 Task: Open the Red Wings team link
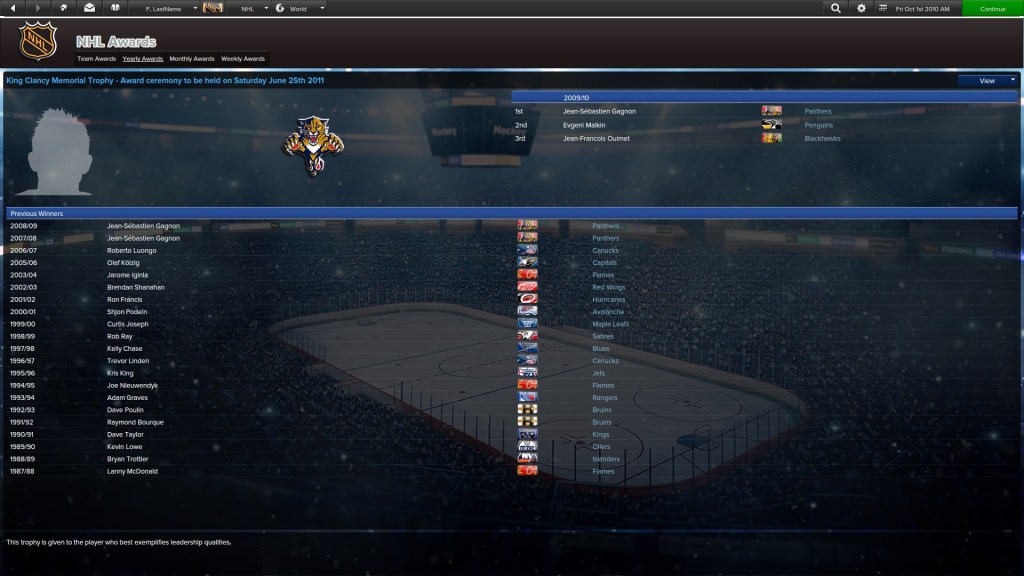pos(607,287)
